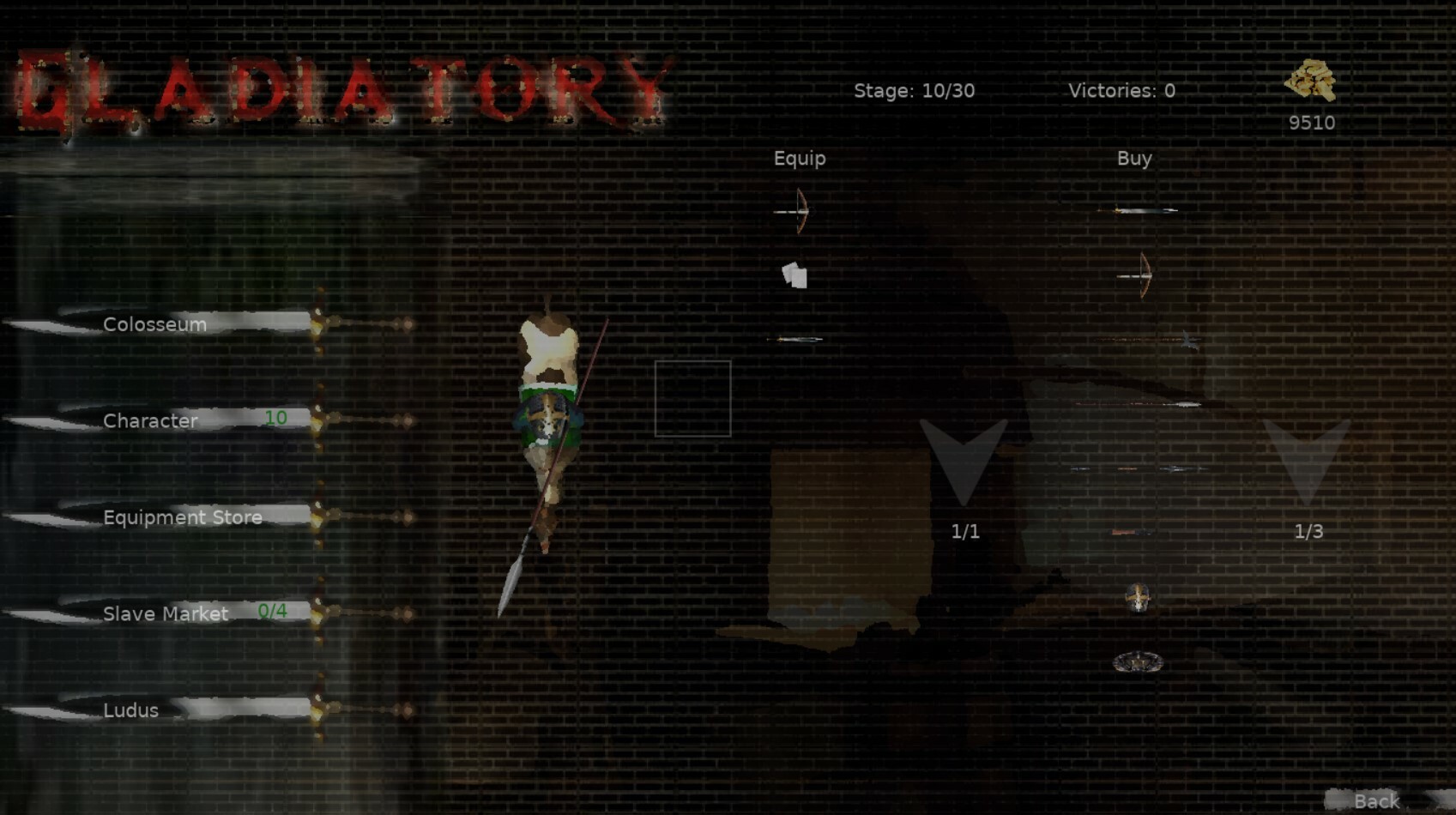Select the bow in the Equip column
1456x815 pixels.
[x=798, y=211]
